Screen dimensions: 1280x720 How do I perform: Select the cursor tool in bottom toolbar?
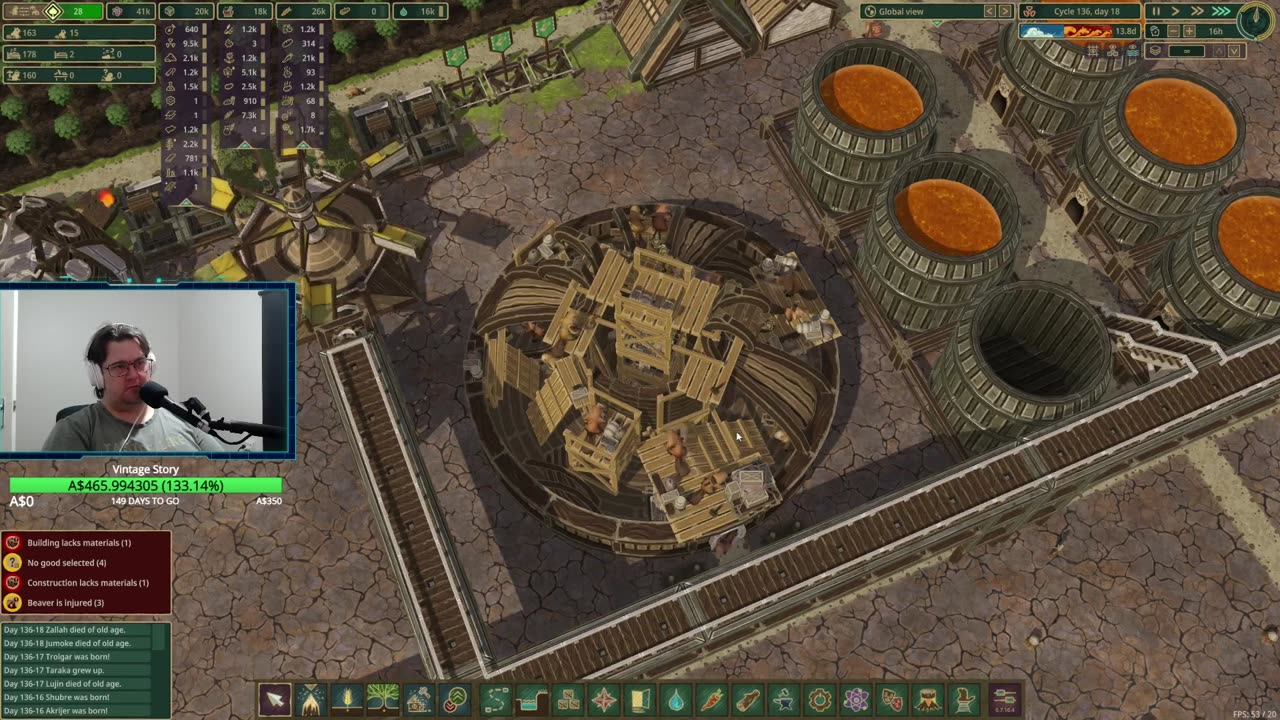[274, 698]
